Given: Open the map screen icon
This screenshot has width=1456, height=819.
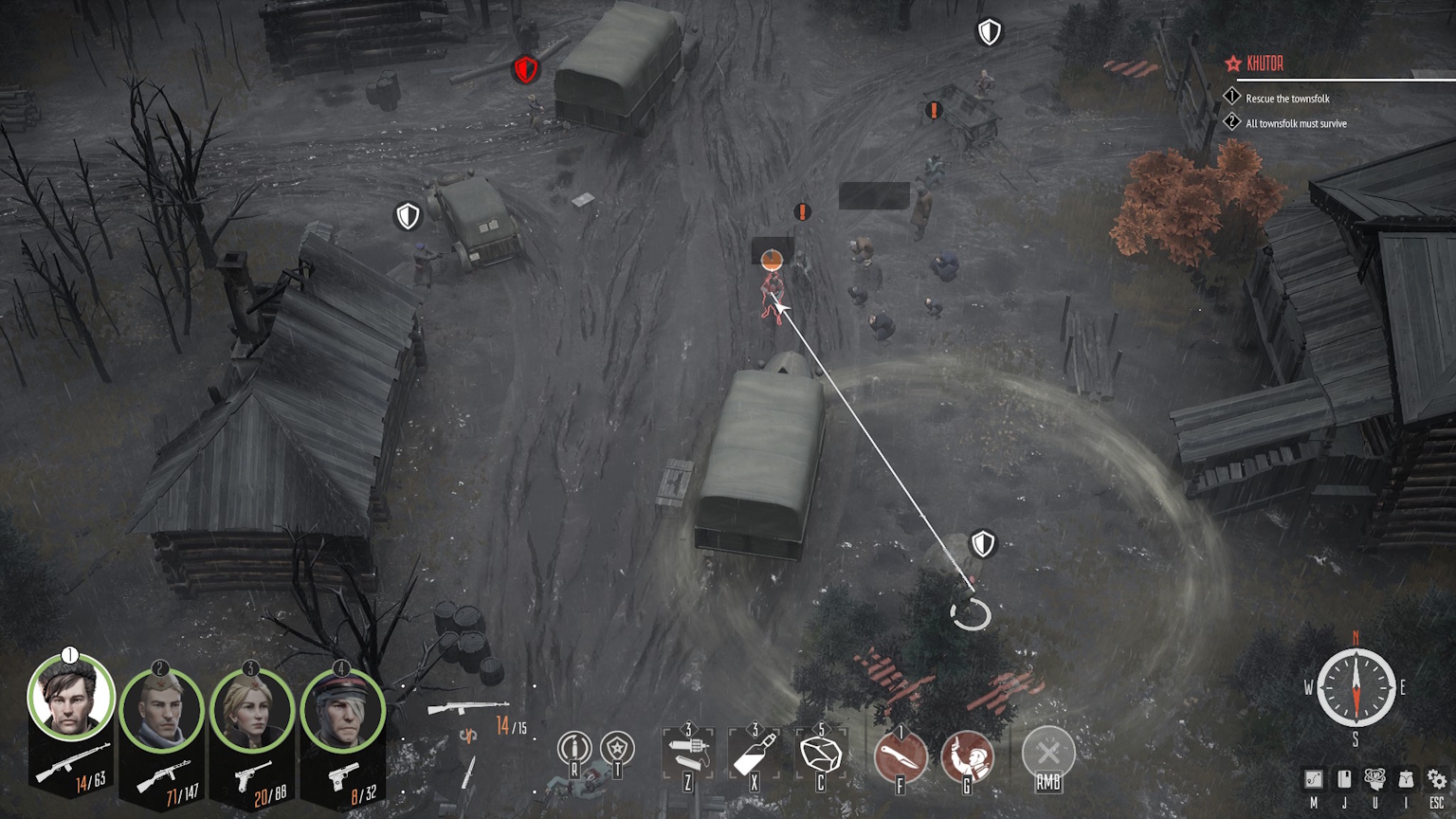Looking at the screenshot, I should pyautogui.click(x=1314, y=779).
